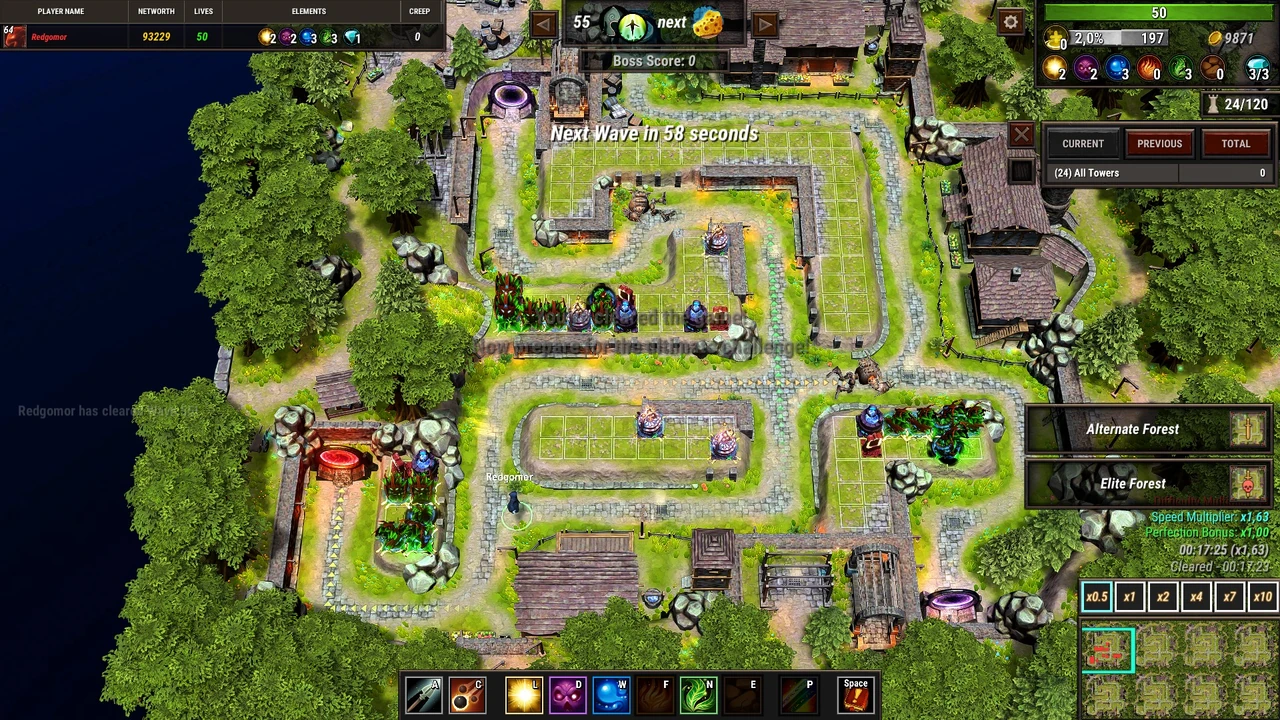The width and height of the screenshot is (1280, 720).
Task: Select the Light element tower icon
Action: [x=523, y=694]
